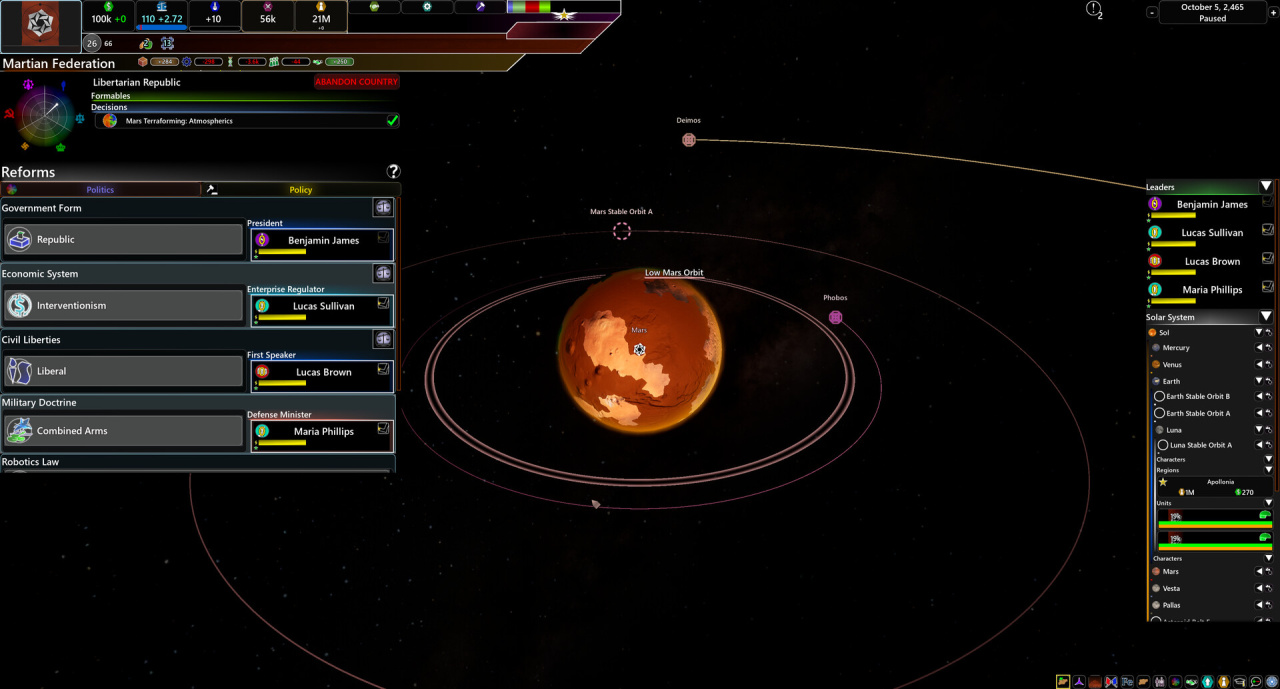Image resolution: width=1280 pixels, height=689 pixels.
Task: Increase game speed with plus button
Action: tap(1273, 13)
